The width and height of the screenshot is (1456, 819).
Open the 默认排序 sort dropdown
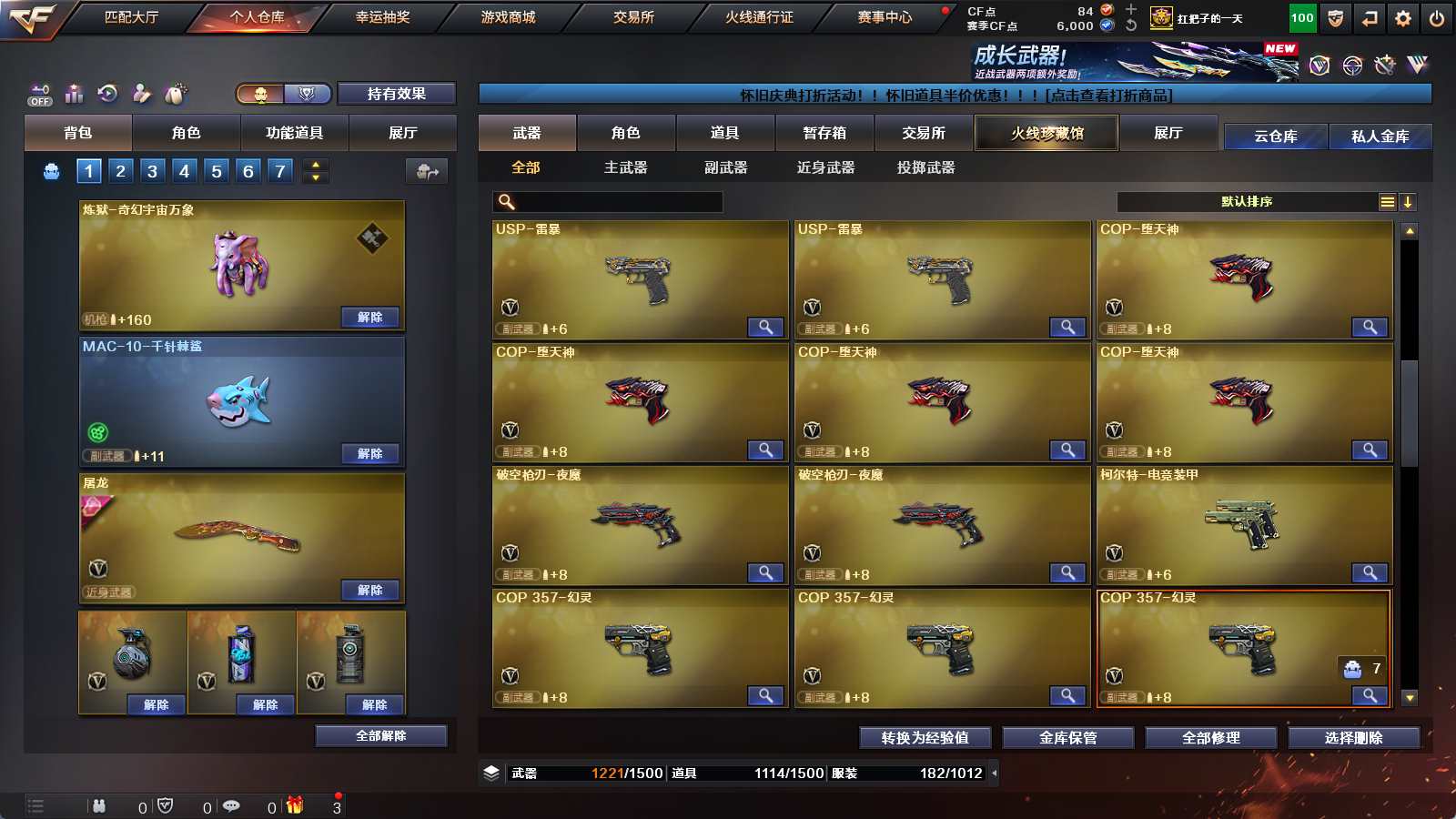pyautogui.click(x=1247, y=202)
